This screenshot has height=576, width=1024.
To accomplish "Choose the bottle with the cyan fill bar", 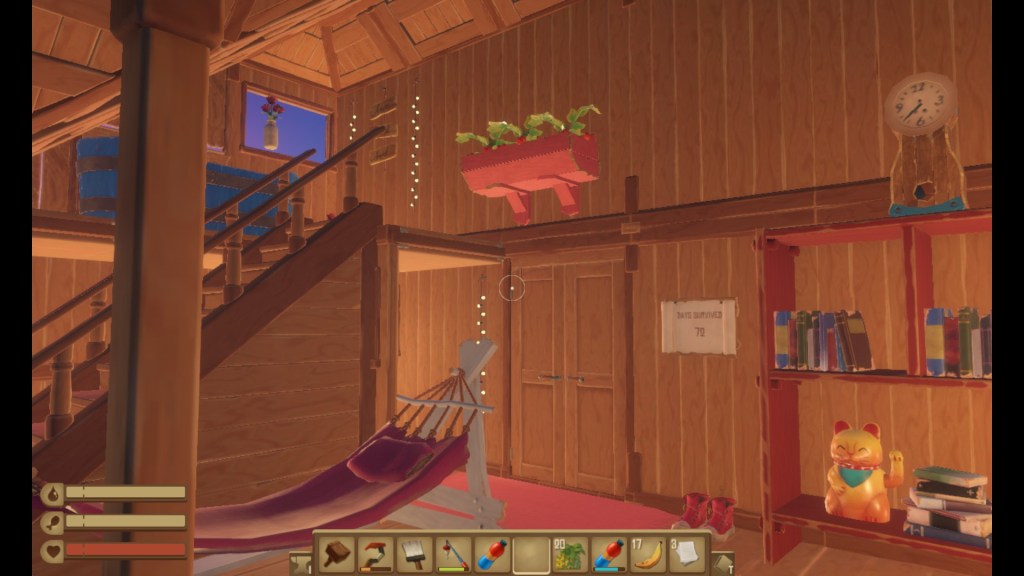I will click(609, 554).
